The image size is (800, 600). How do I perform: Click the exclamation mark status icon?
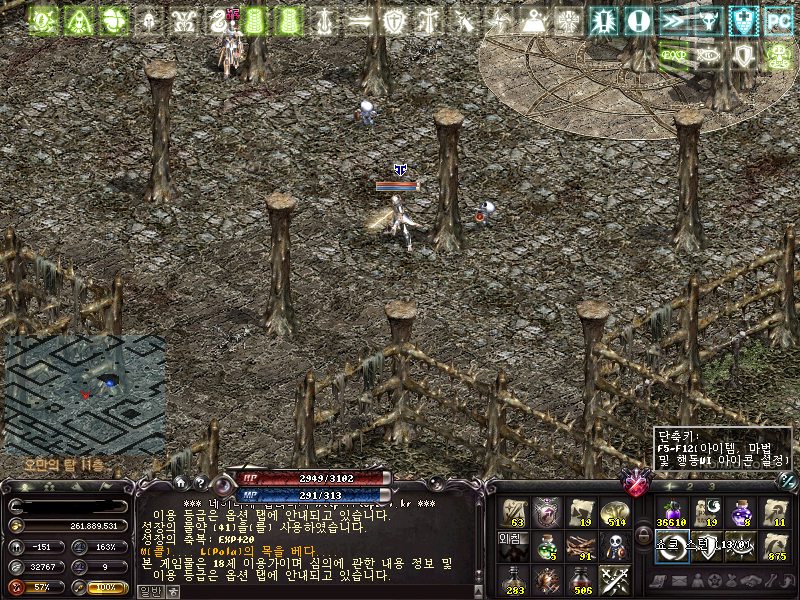638,20
